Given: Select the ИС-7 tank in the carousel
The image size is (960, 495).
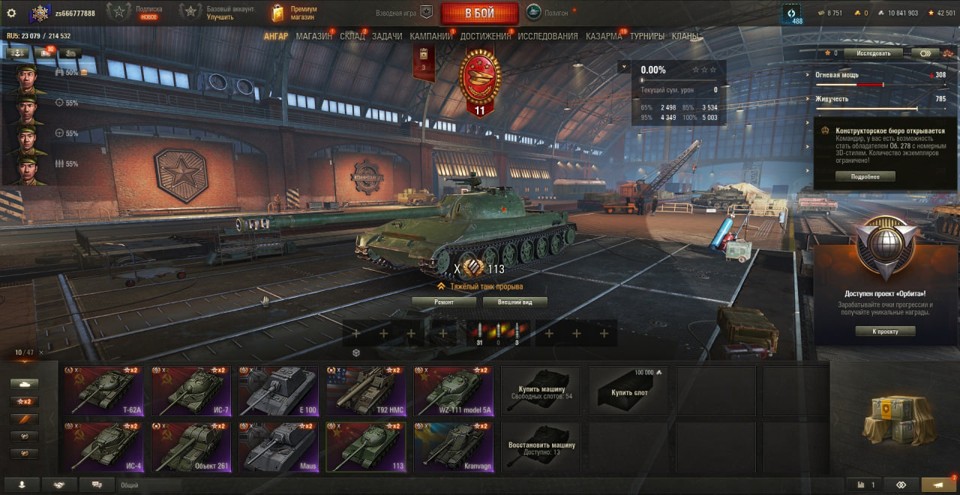Looking at the screenshot, I should [190, 390].
